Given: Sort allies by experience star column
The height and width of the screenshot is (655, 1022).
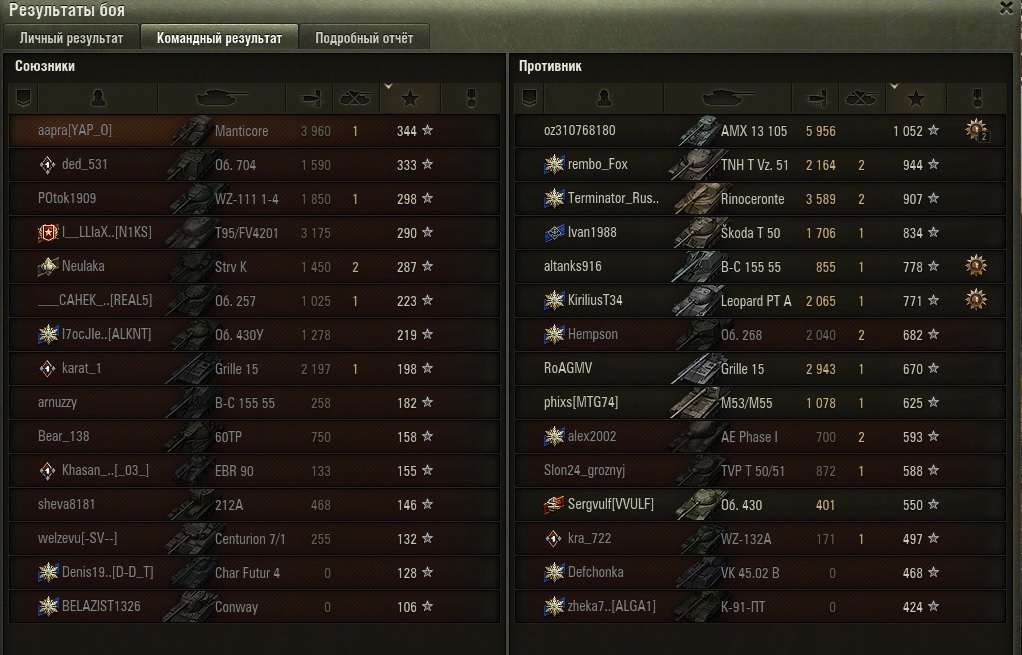Looking at the screenshot, I should [x=409, y=98].
